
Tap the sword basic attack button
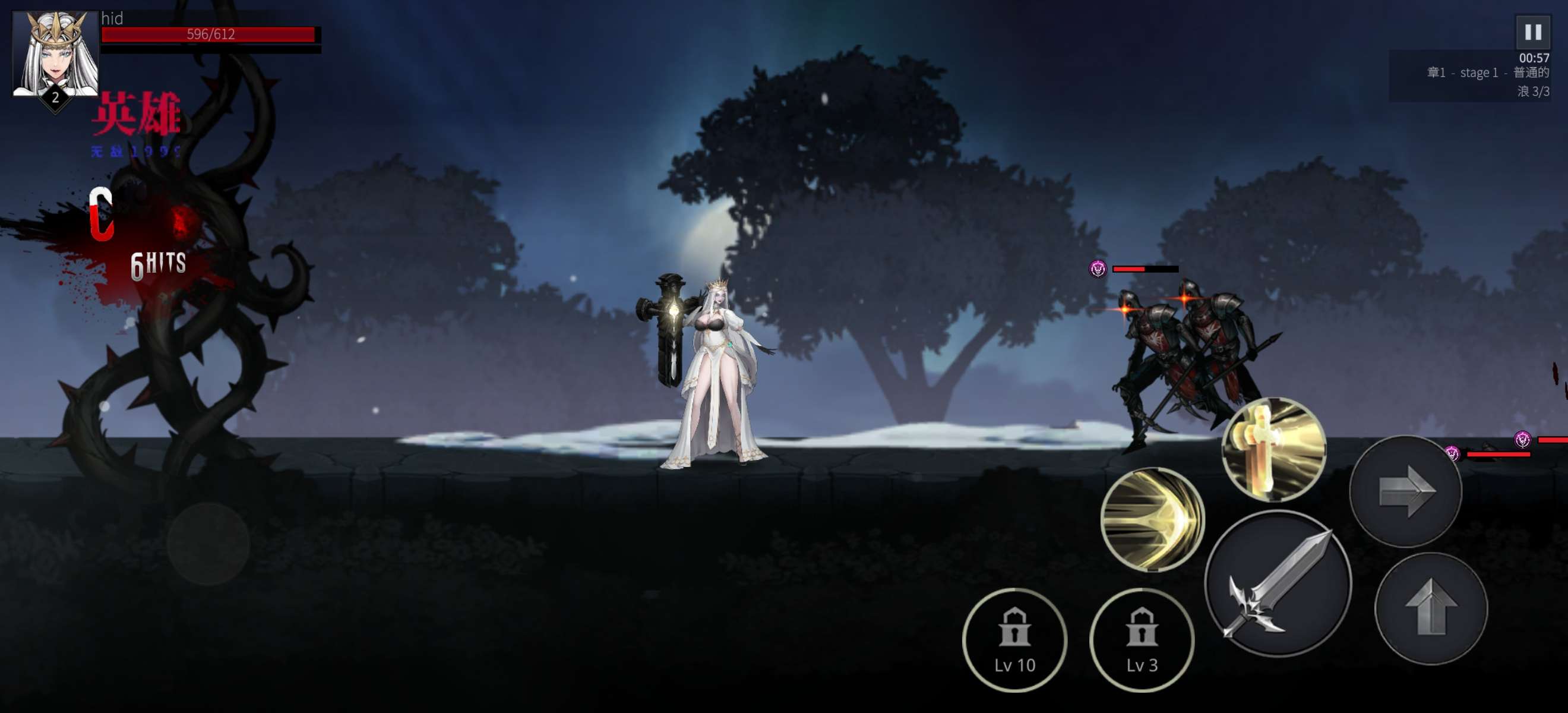pyautogui.click(x=1278, y=583)
